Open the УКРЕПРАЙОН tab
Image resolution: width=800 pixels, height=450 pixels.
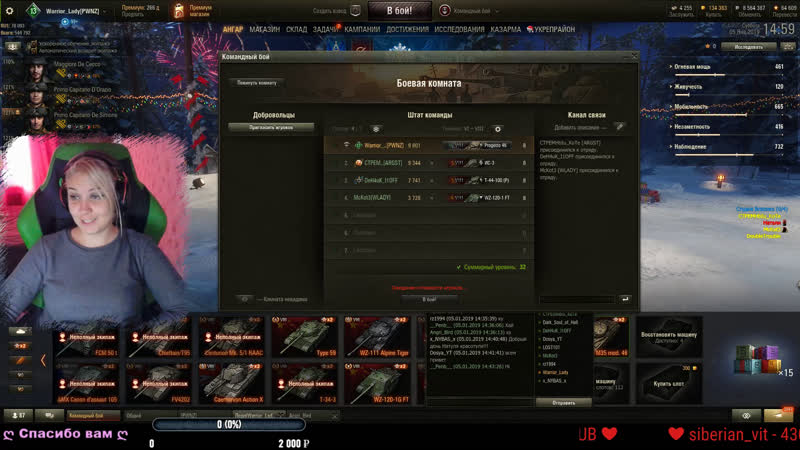click(553, 30)
